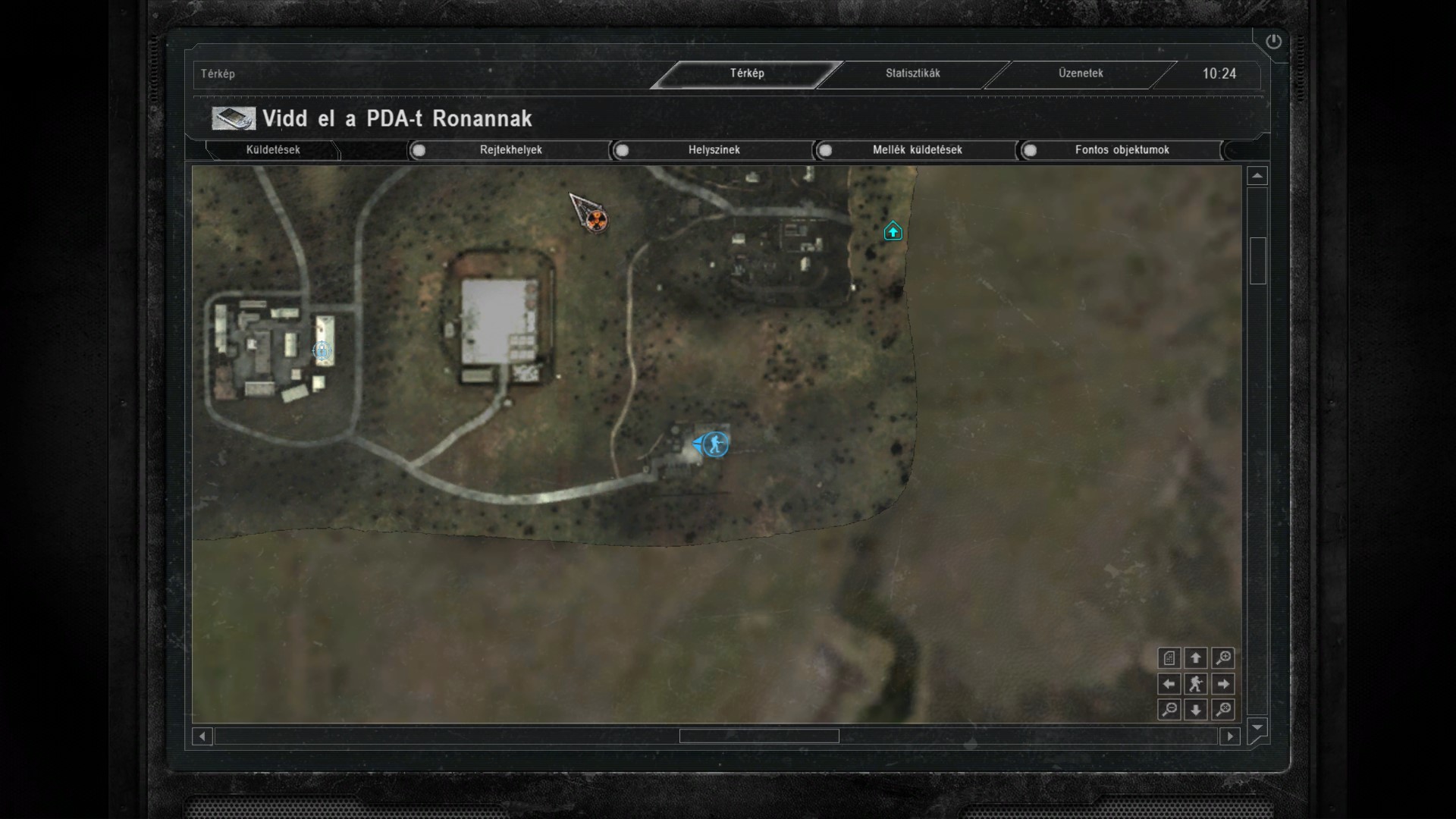The height and width of the screenshot is (819, 1456).
Task: Toggle the Rejtekhelyek map filter
Action: pyautogui.click(x=419, y=150)
